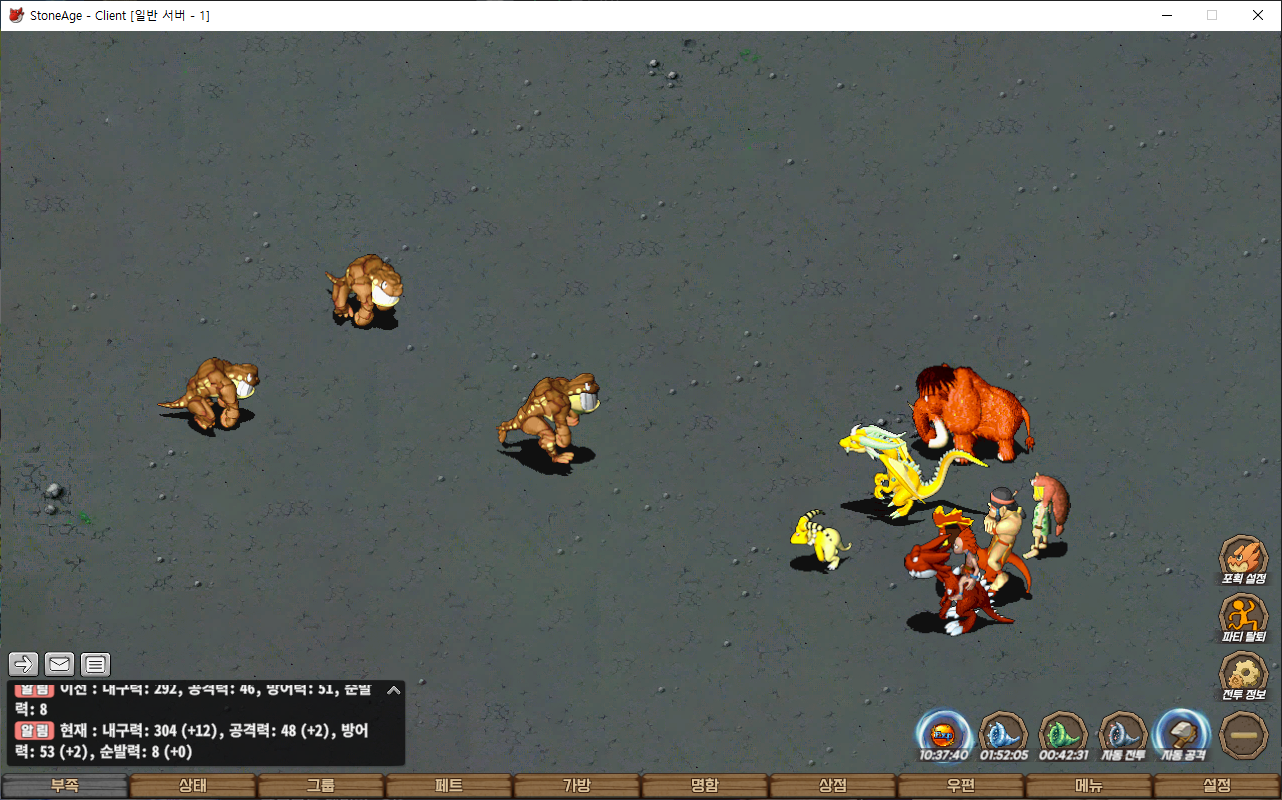The height and width of the screenshot is (800, 1282).
Task: Open the 상점 (Shop) menu
Action: pos(833,786)
